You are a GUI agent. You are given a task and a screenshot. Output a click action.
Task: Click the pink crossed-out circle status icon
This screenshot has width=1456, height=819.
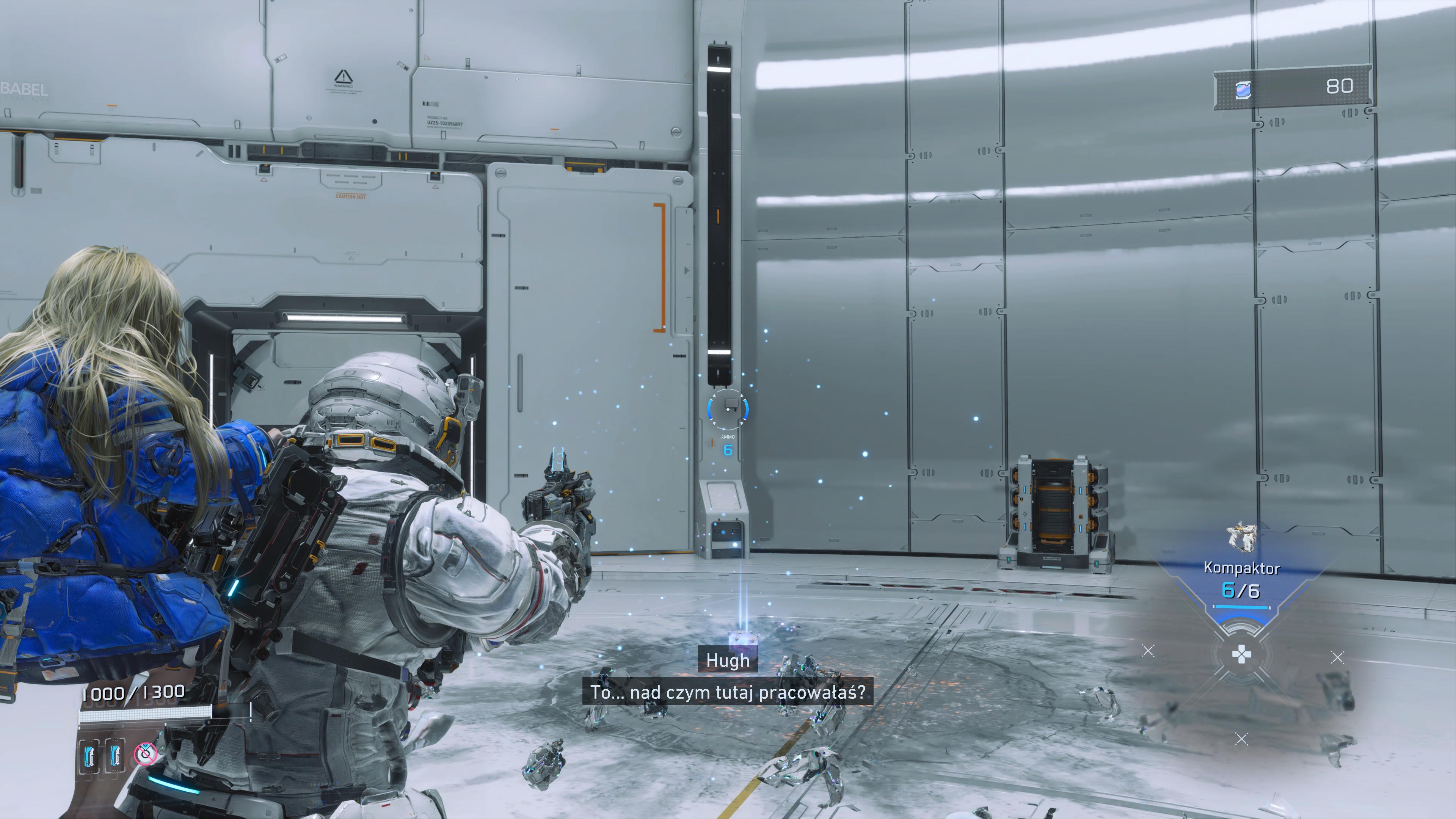click(x=145, y=753)
